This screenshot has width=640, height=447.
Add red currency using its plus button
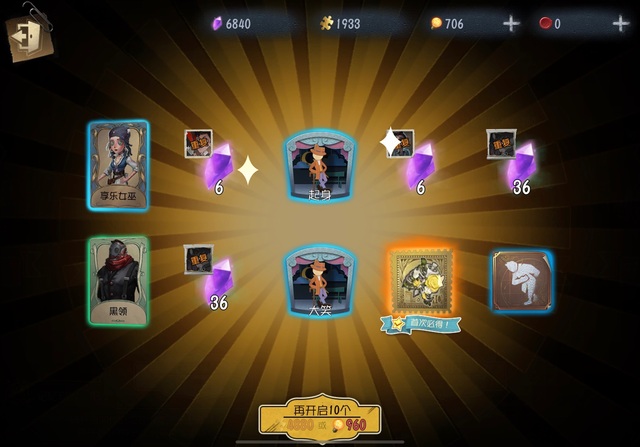pos(620,24)
